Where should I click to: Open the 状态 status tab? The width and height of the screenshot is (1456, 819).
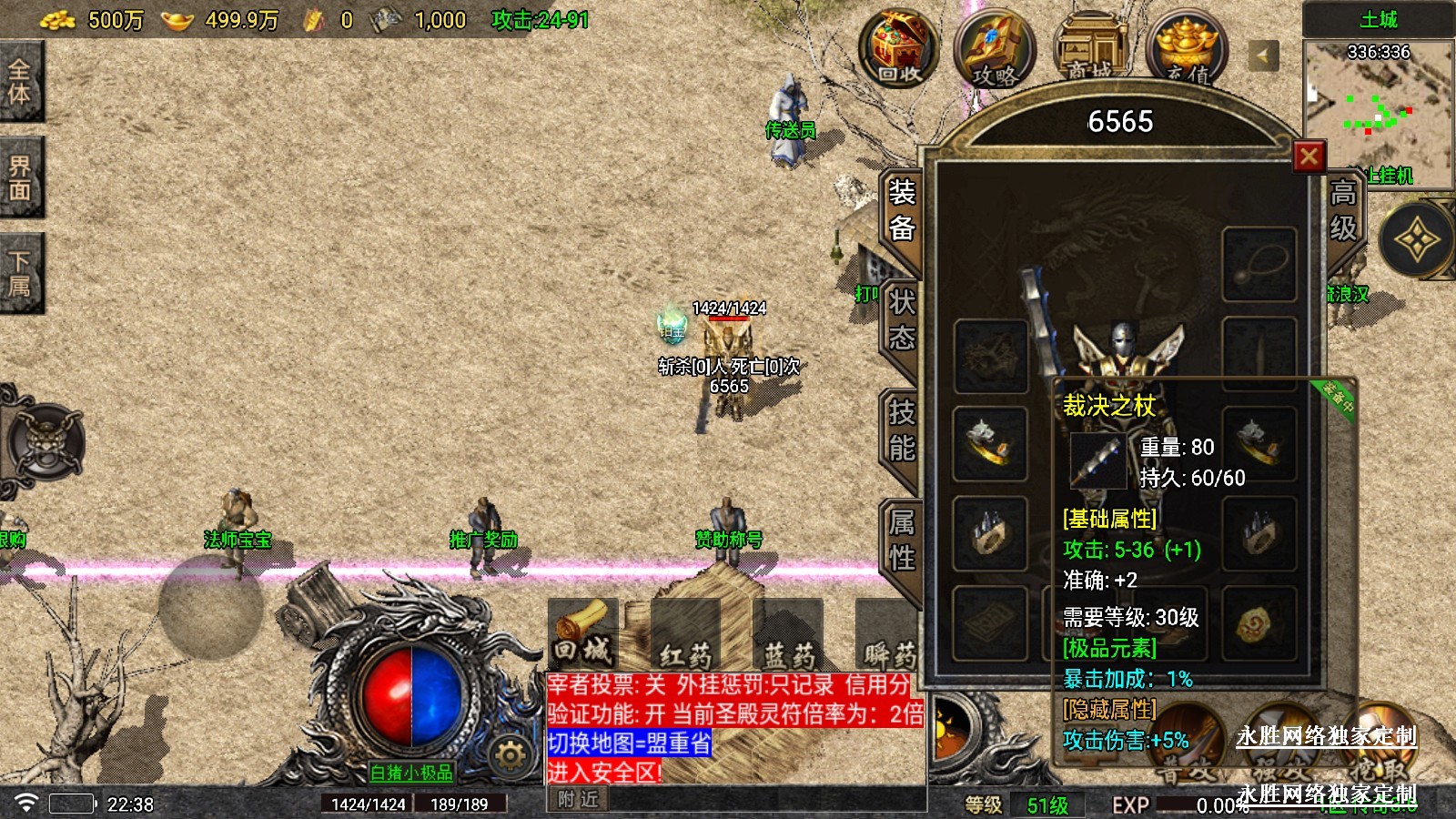pos(901,320)
